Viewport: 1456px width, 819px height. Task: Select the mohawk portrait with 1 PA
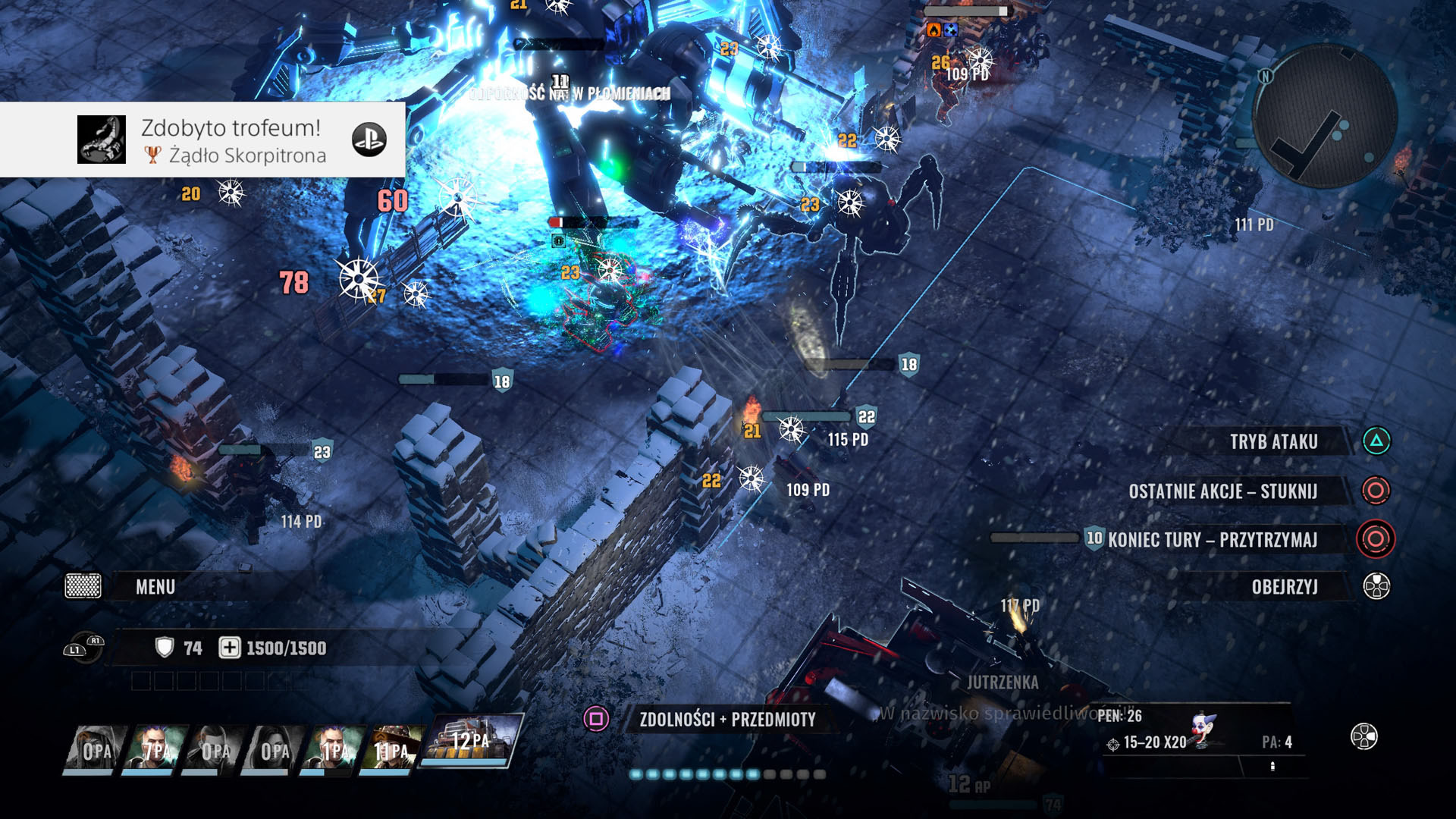332,748
